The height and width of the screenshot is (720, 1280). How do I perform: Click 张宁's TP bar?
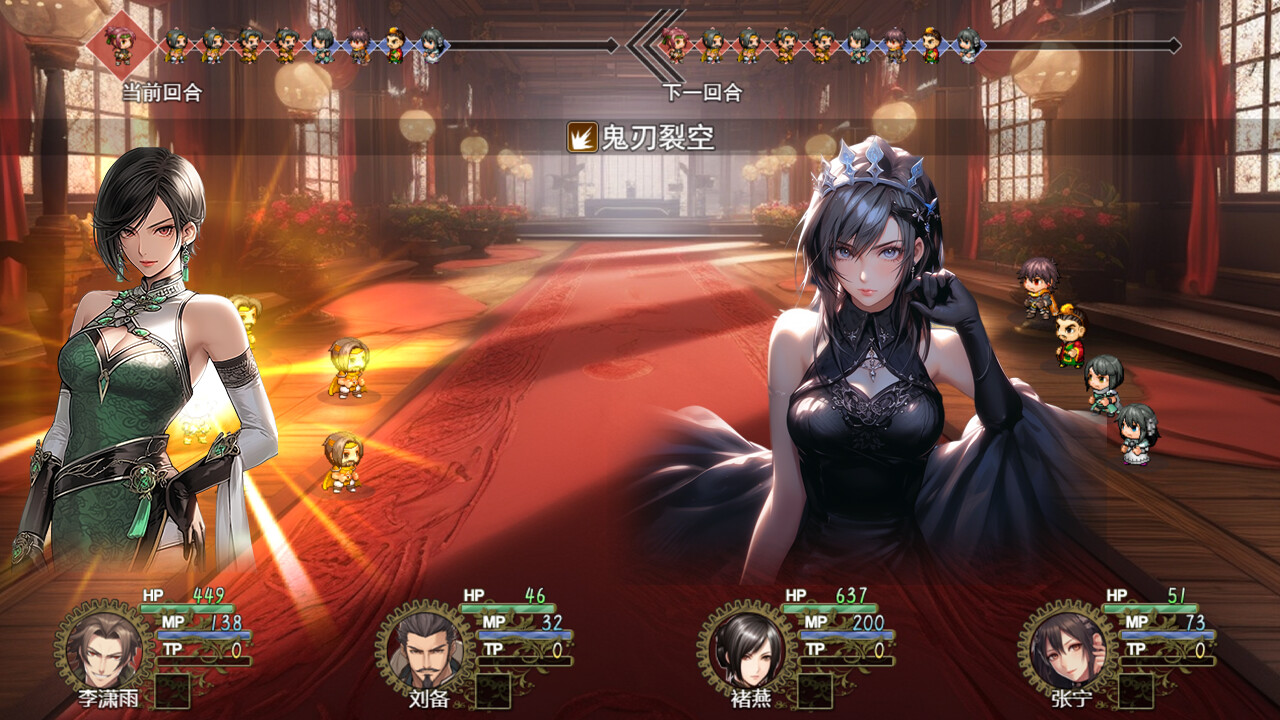(x=1165, y=660)
